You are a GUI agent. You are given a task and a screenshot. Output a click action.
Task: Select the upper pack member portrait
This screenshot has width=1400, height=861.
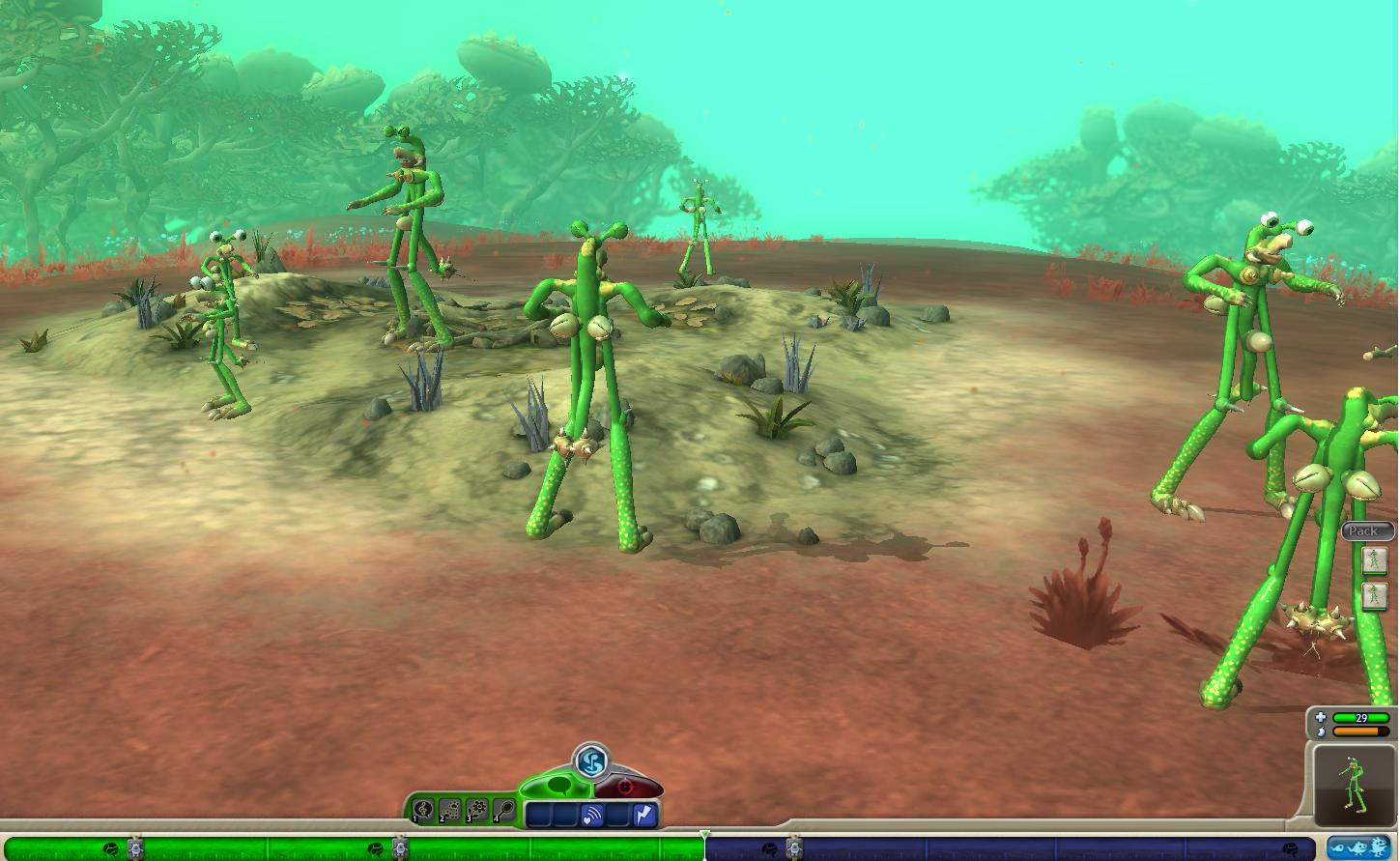pos(1374,560)
